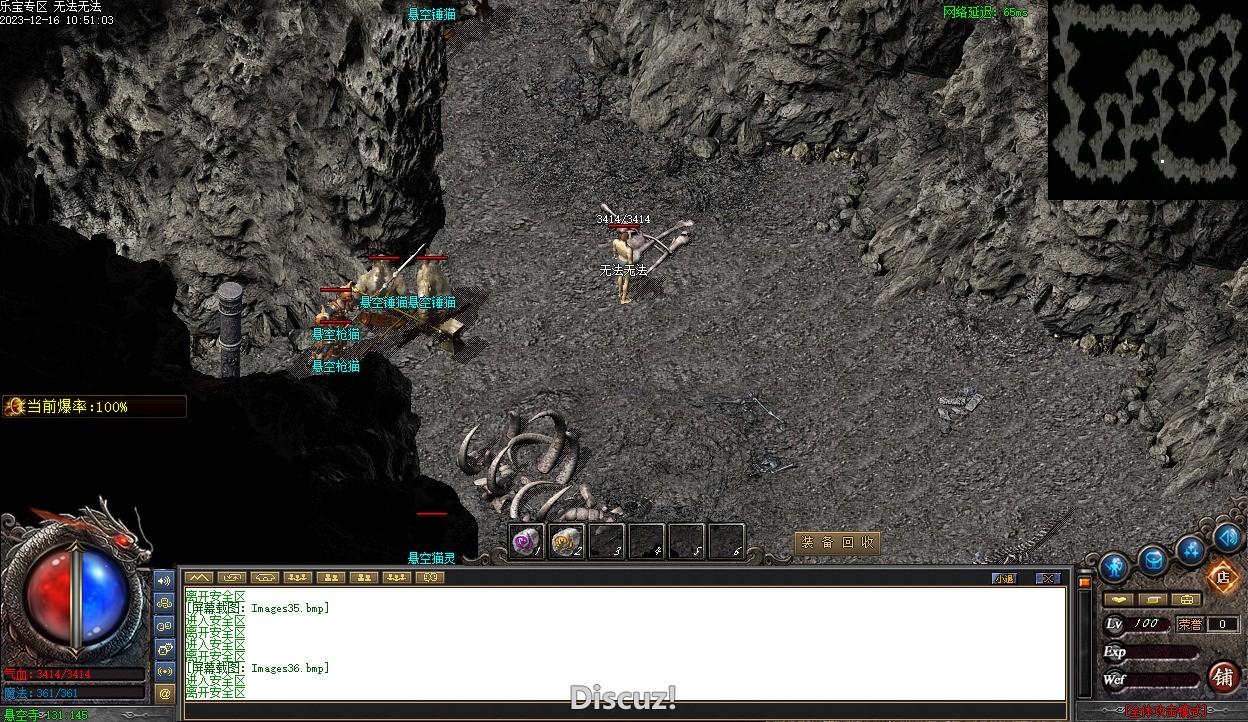Screen dimensions: 1248x722
Task: Click the @ icon beside the chat box
Action: coord(165,692)
